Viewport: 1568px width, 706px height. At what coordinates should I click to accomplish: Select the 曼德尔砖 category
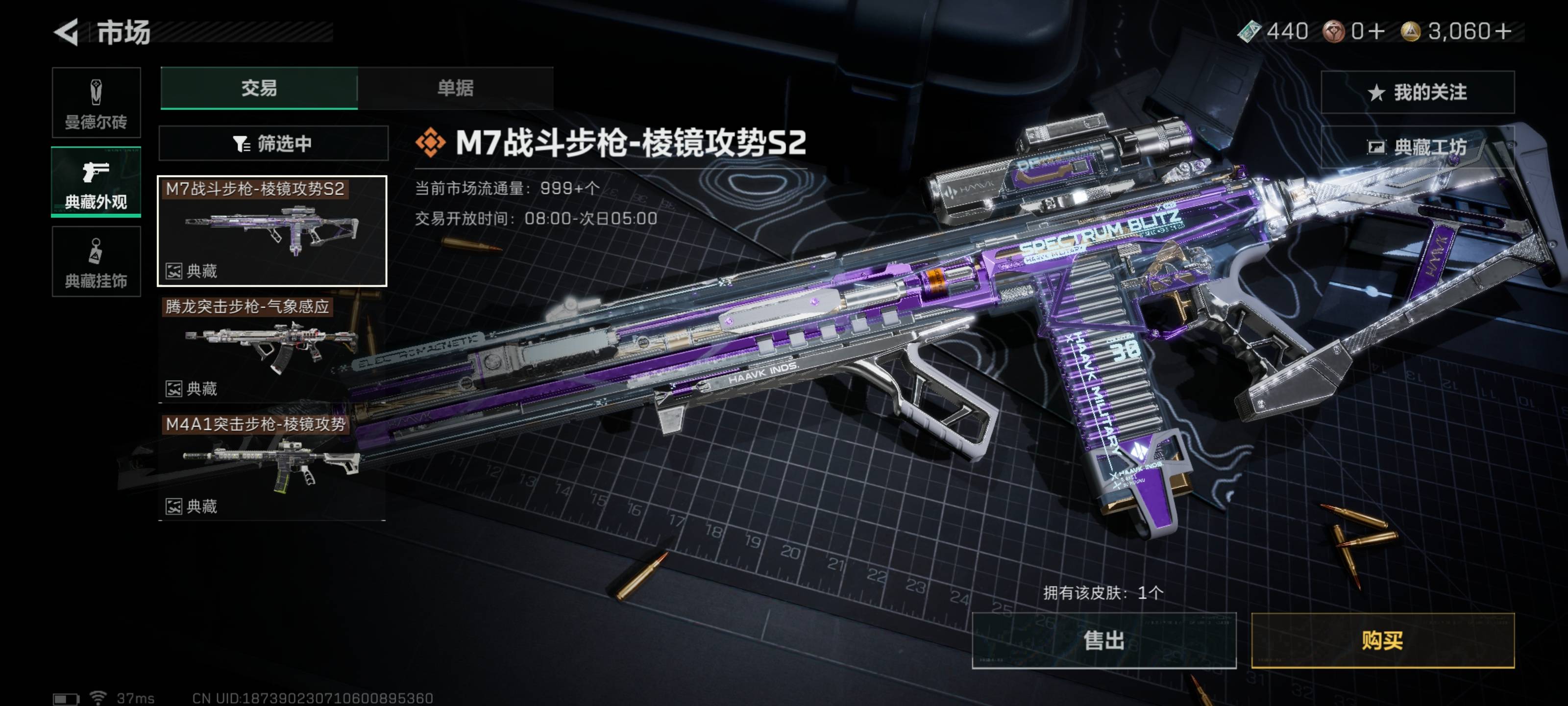pos(96,103)
